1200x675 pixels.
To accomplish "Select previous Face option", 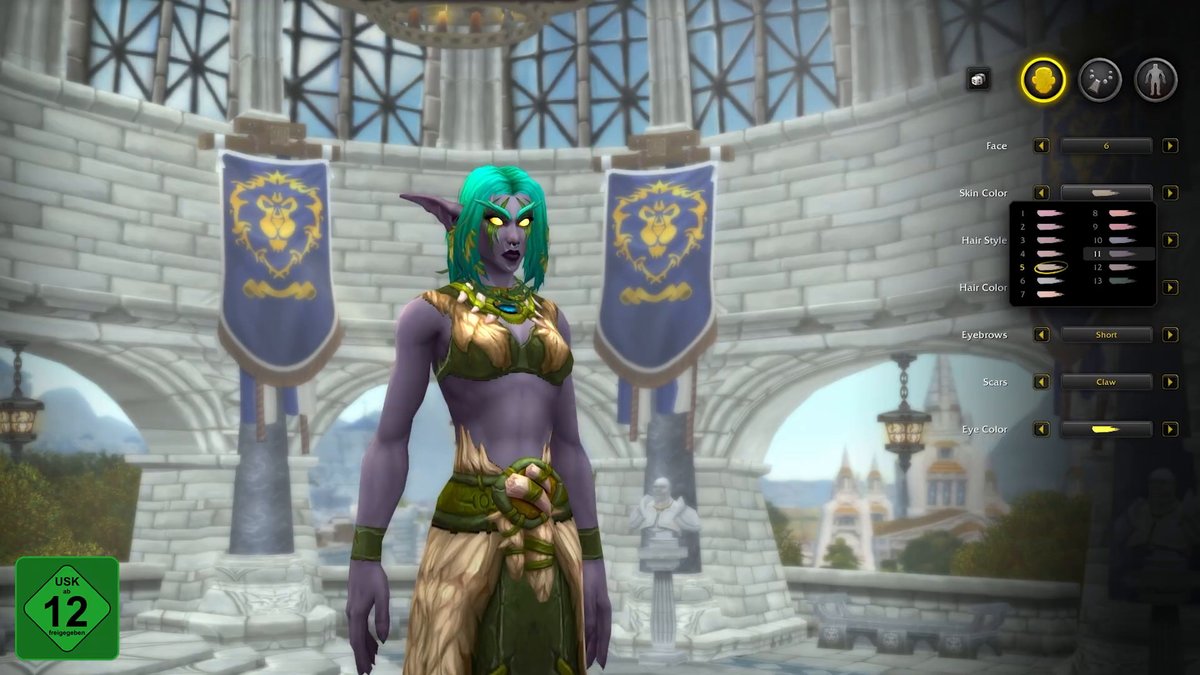I will coord(1042,146).
